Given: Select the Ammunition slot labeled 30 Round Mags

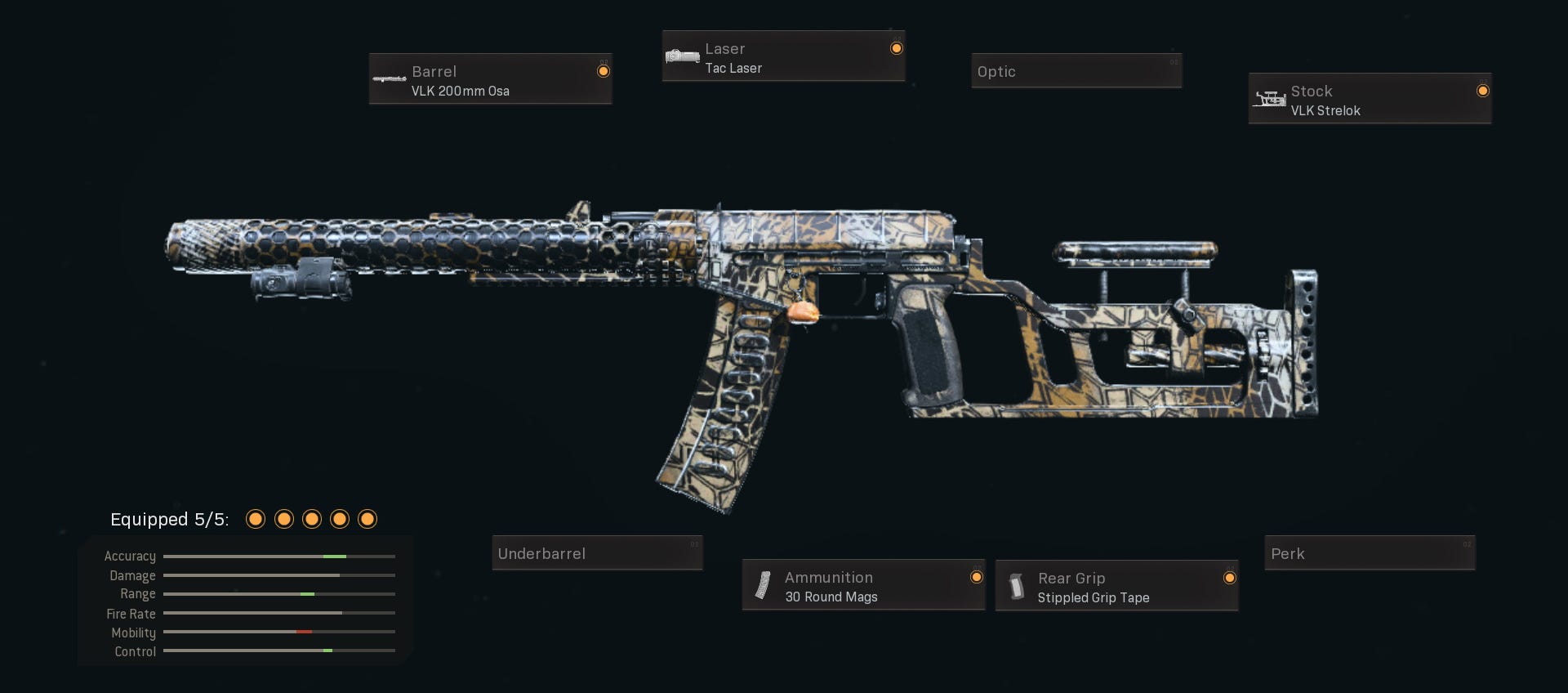Looking at the screenshot, I should [x=863, y=585].
